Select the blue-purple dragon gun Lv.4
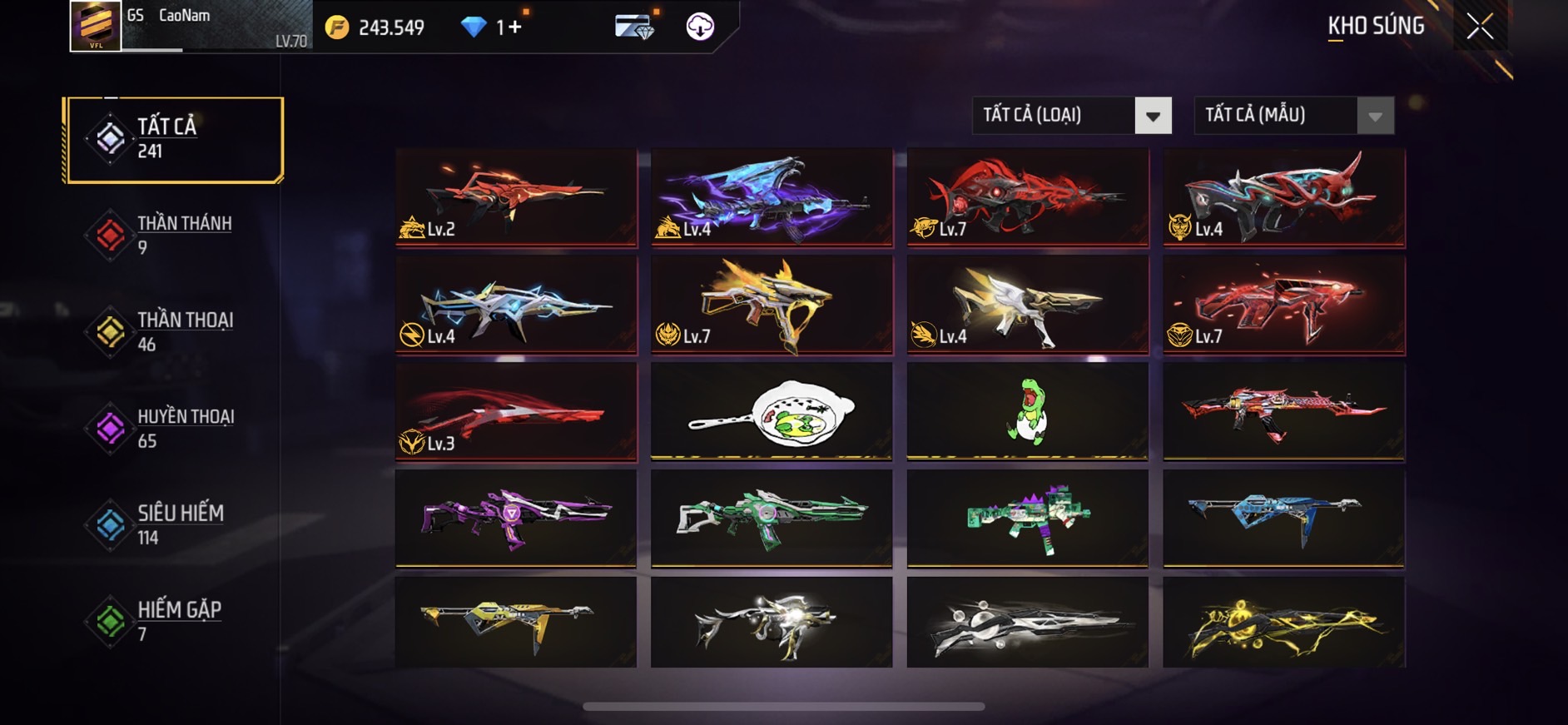Viewport: 1568px width, 725px height. (x=772, y=197)
